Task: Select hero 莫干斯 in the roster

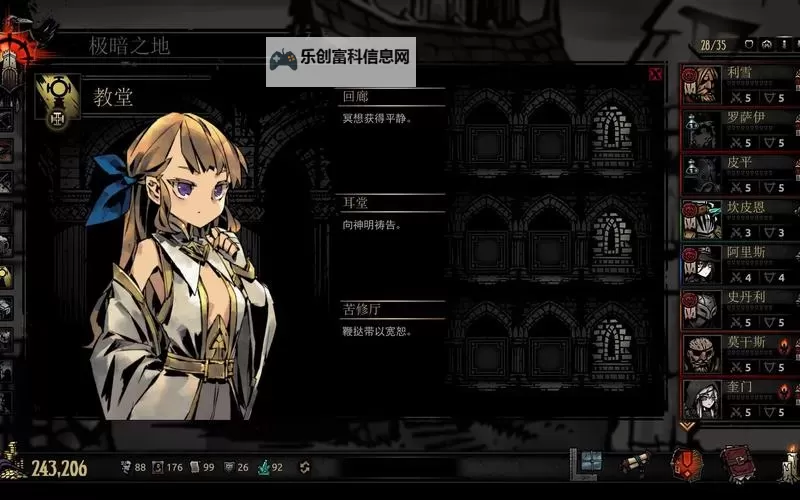Action: coord(739,354)
